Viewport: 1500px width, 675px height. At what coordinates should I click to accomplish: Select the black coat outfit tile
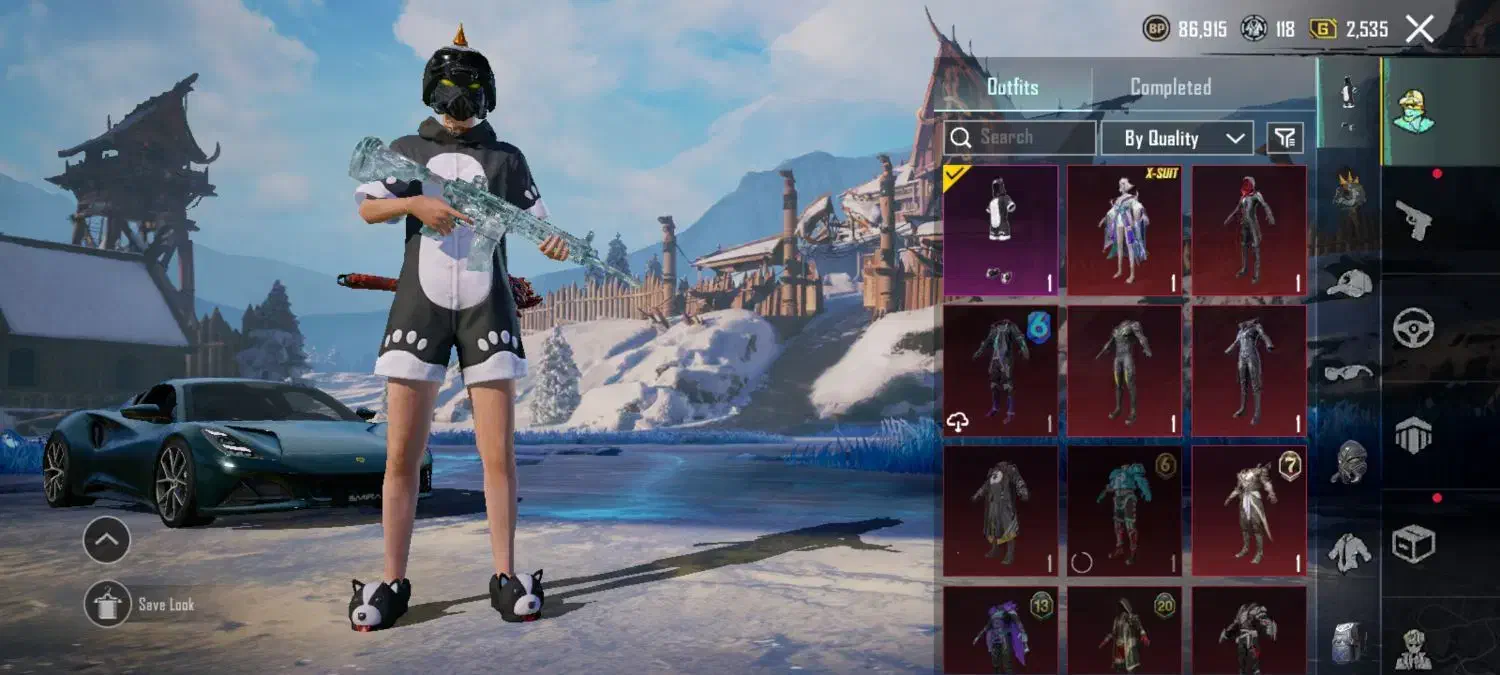coord(1000,511)
